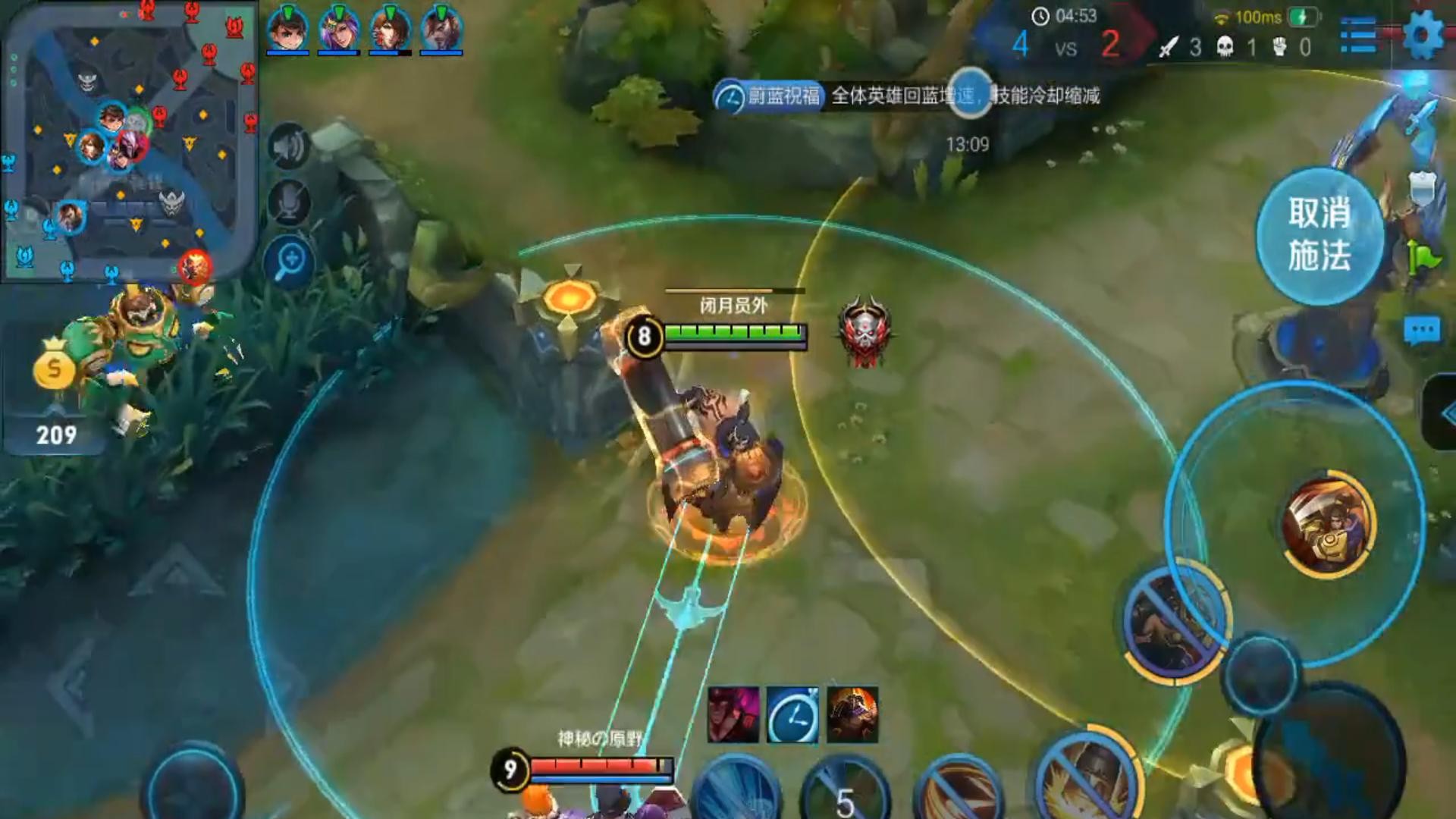Tap the skill icon showing cooldown 5
This screenshot has width=1456, height=819.
pos(846,792)
